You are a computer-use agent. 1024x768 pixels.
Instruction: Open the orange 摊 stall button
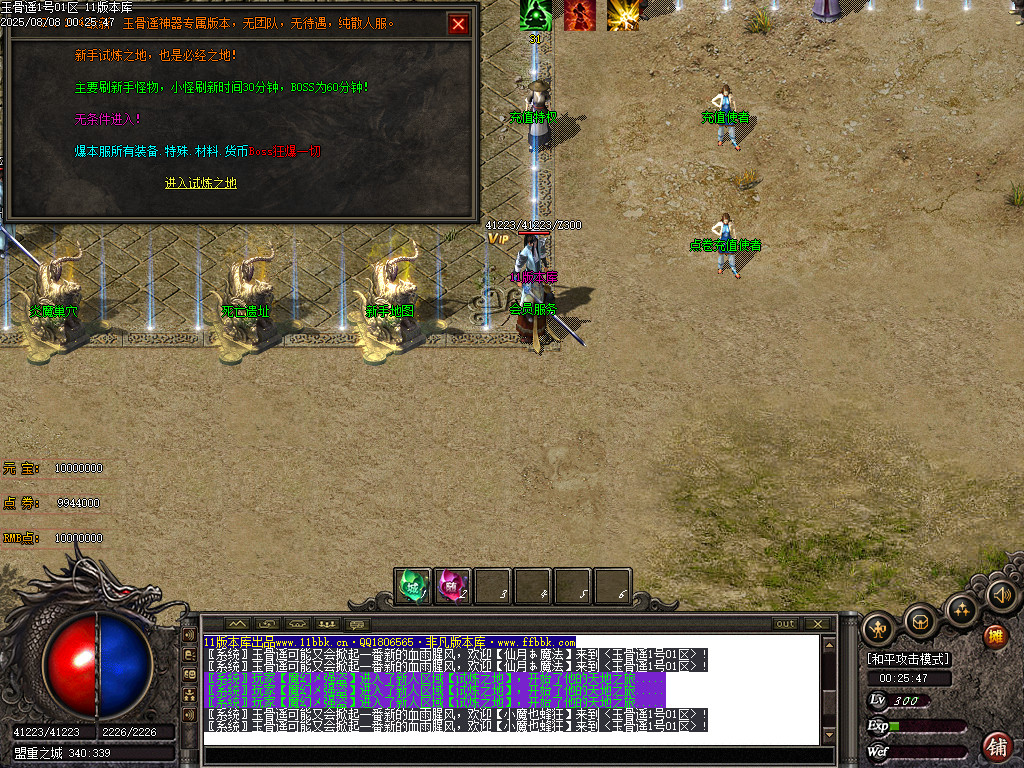click(x=995, y=636)
